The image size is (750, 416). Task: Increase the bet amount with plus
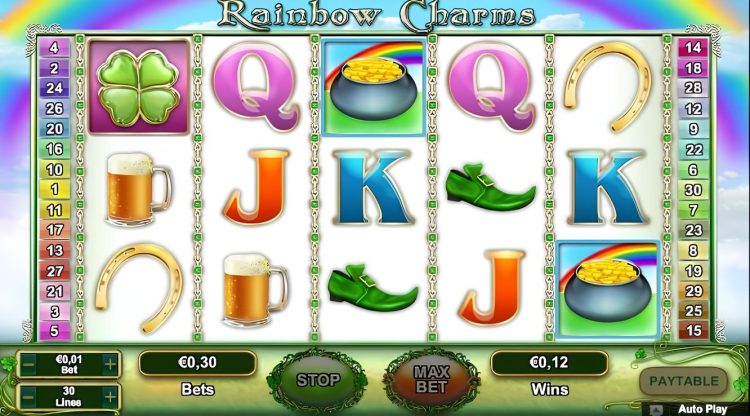110,362
